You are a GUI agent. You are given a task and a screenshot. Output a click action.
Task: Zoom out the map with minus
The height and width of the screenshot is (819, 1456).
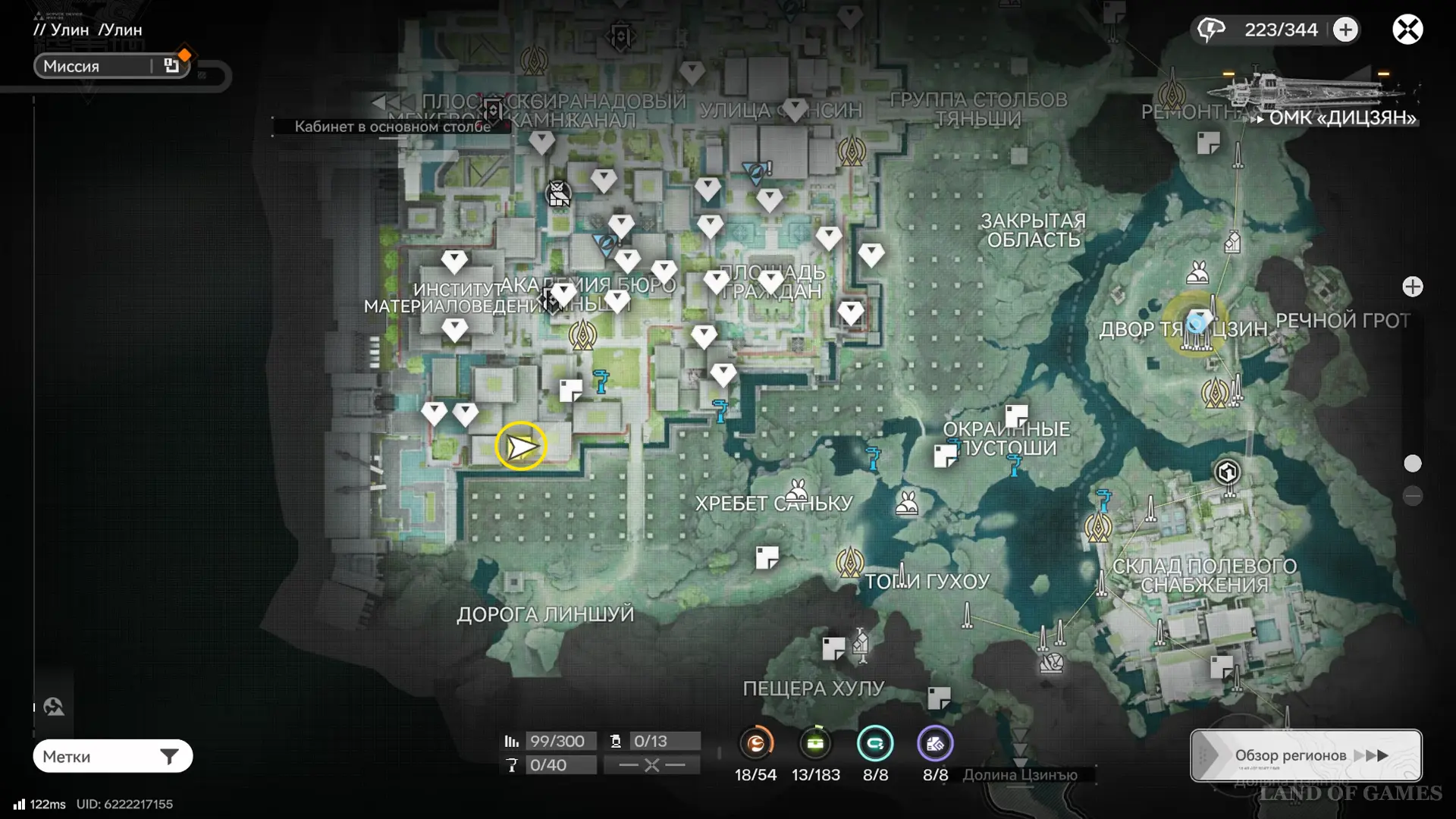[x=1412, y=496]
